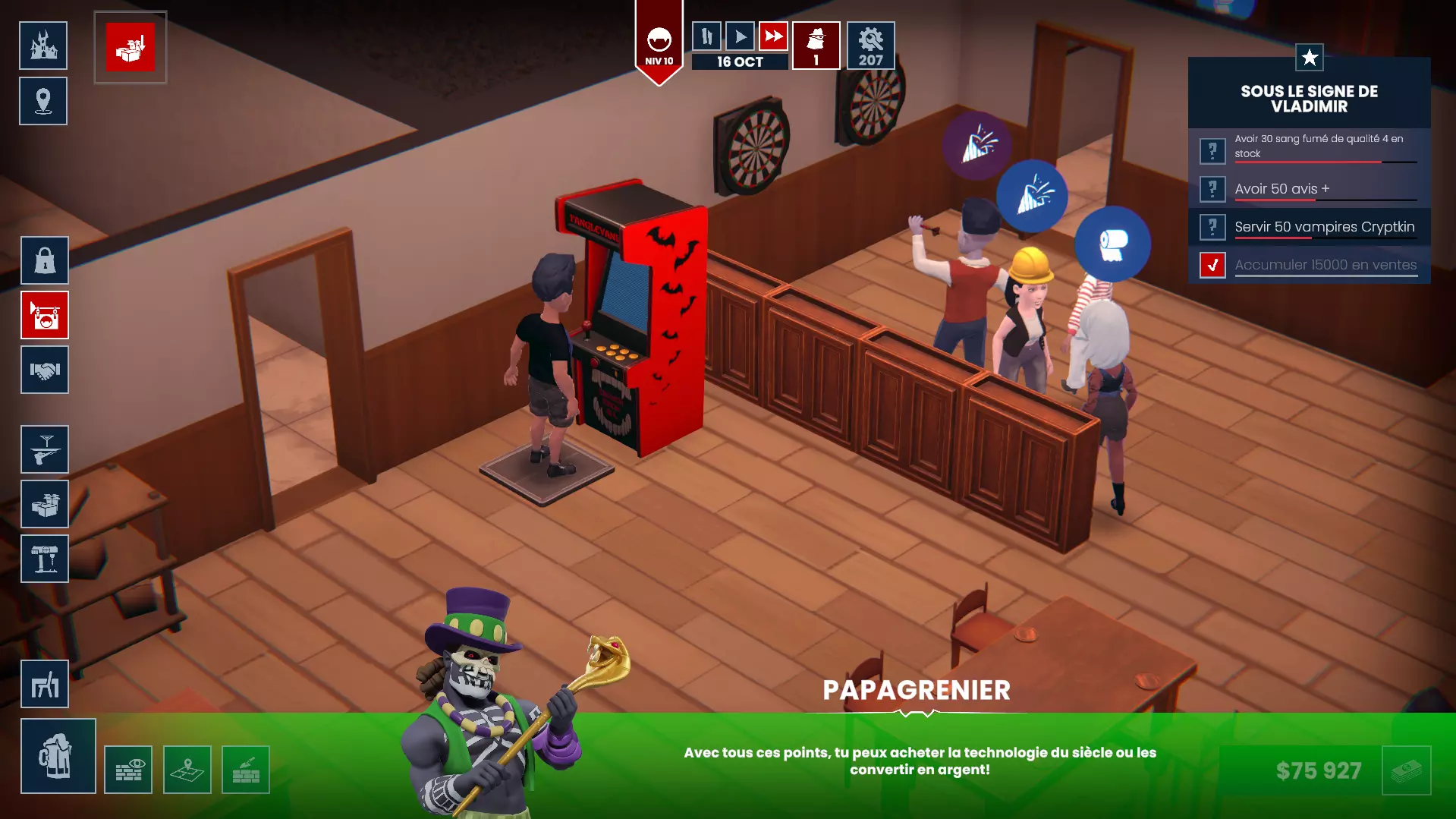Image resolution: width=1456 pixels, height=819 pixels.
Task: Open the gear points counter showing 207
Action: 870,46
